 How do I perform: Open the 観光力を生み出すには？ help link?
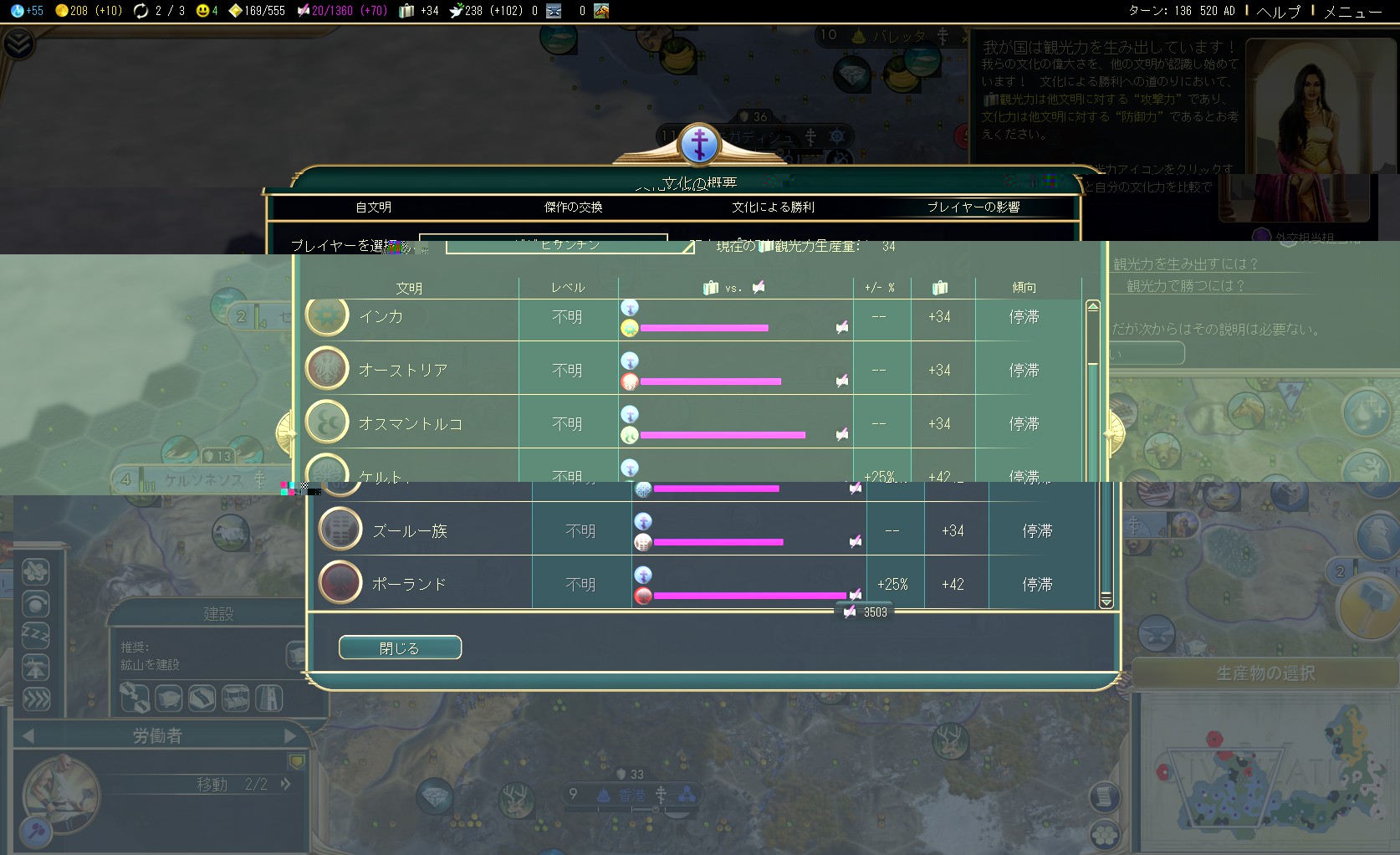tap(1185, 264)
